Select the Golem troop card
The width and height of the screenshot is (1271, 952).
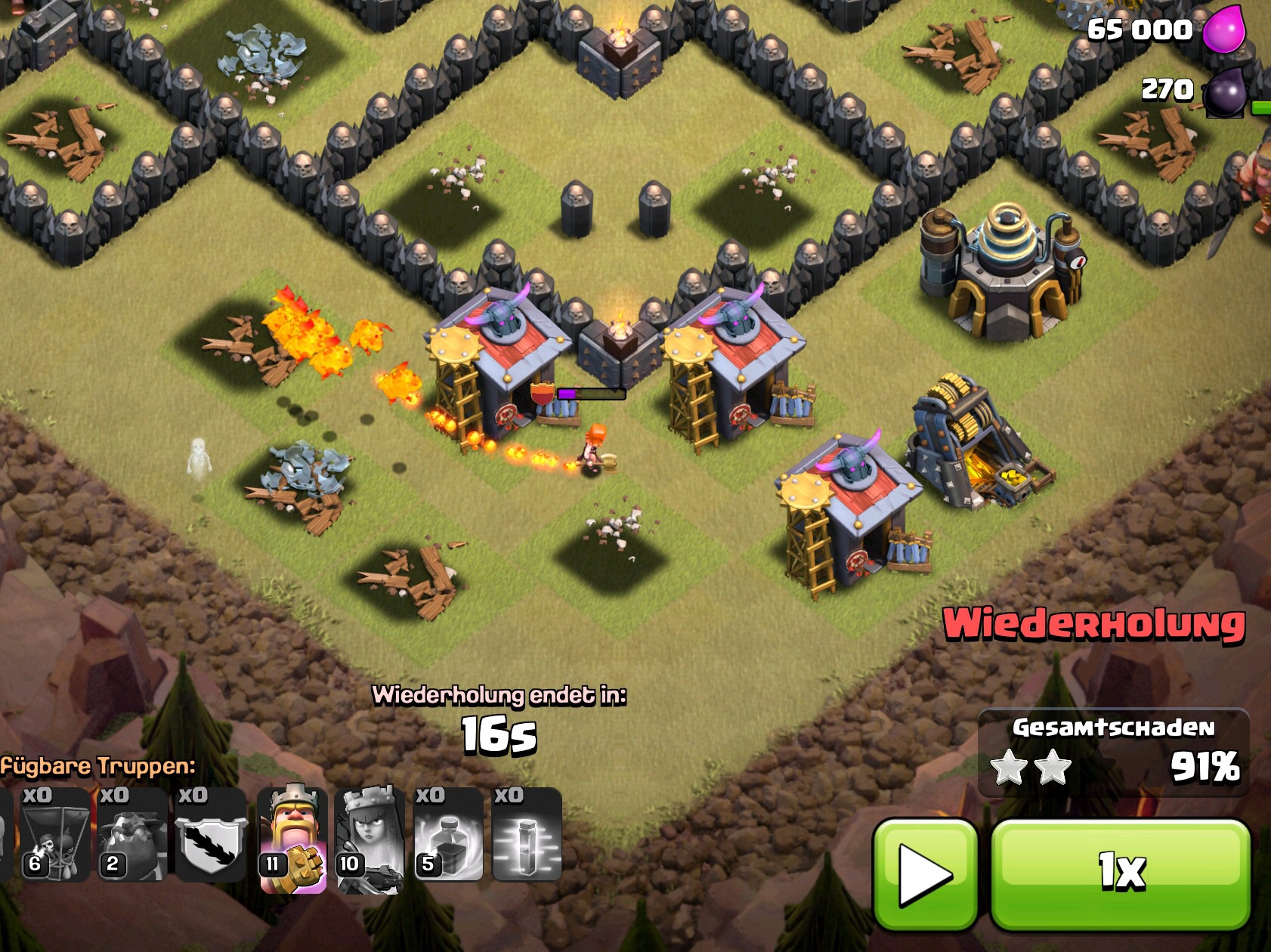(x=132, y=835)
